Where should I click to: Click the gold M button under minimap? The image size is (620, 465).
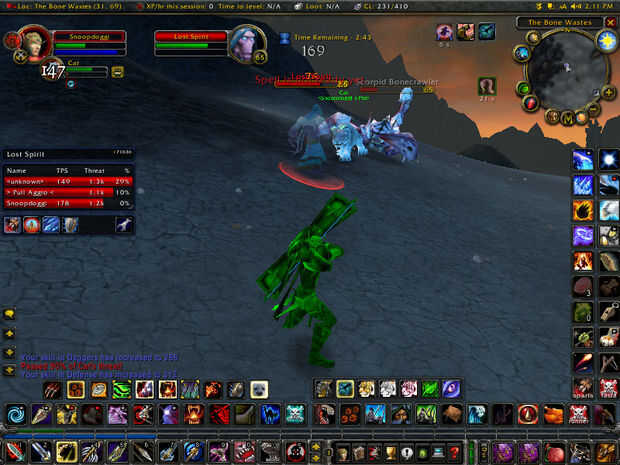[567, 118]
